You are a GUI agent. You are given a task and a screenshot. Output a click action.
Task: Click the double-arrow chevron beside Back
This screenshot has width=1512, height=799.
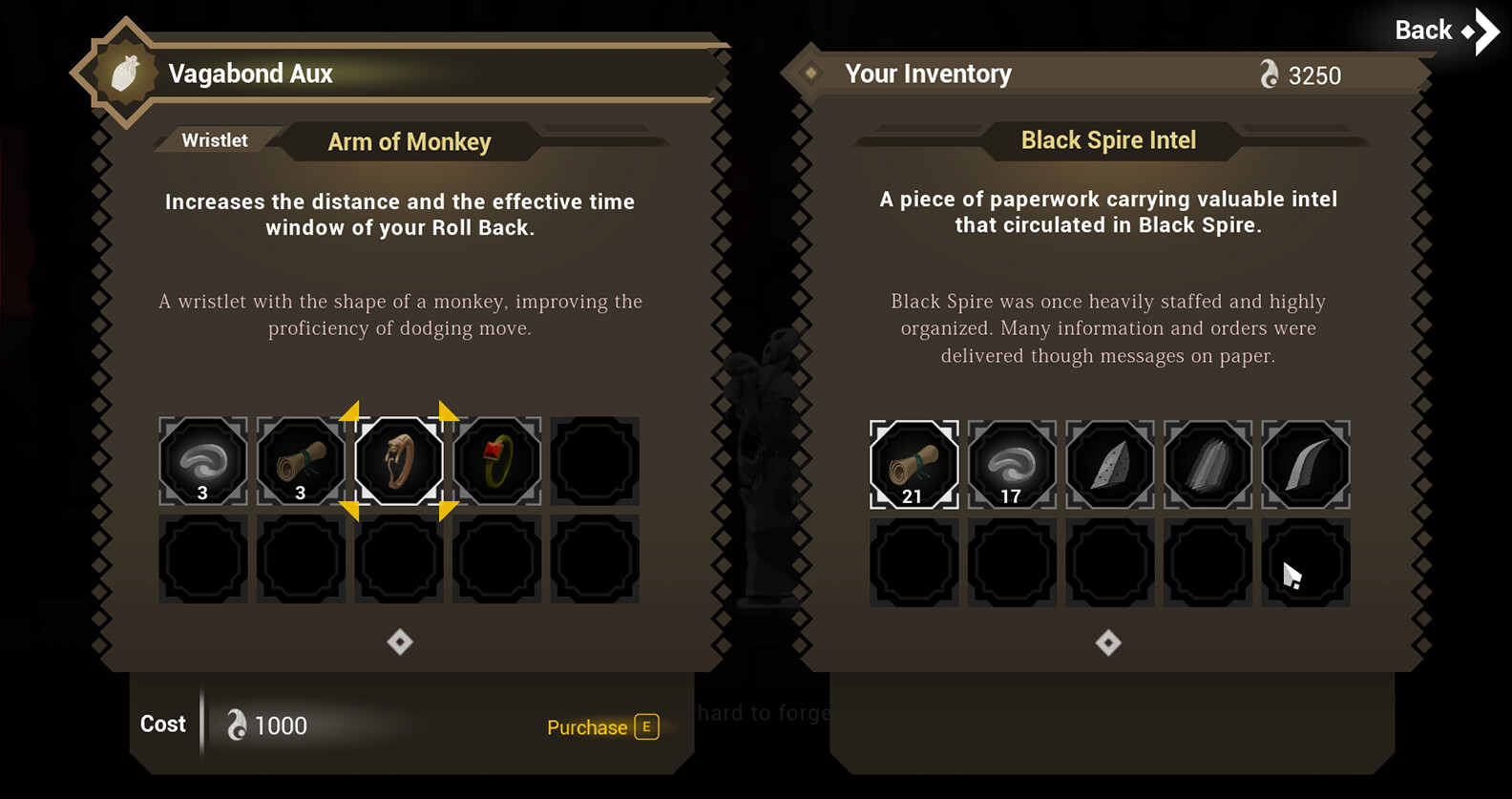[x=1480, y=30]
